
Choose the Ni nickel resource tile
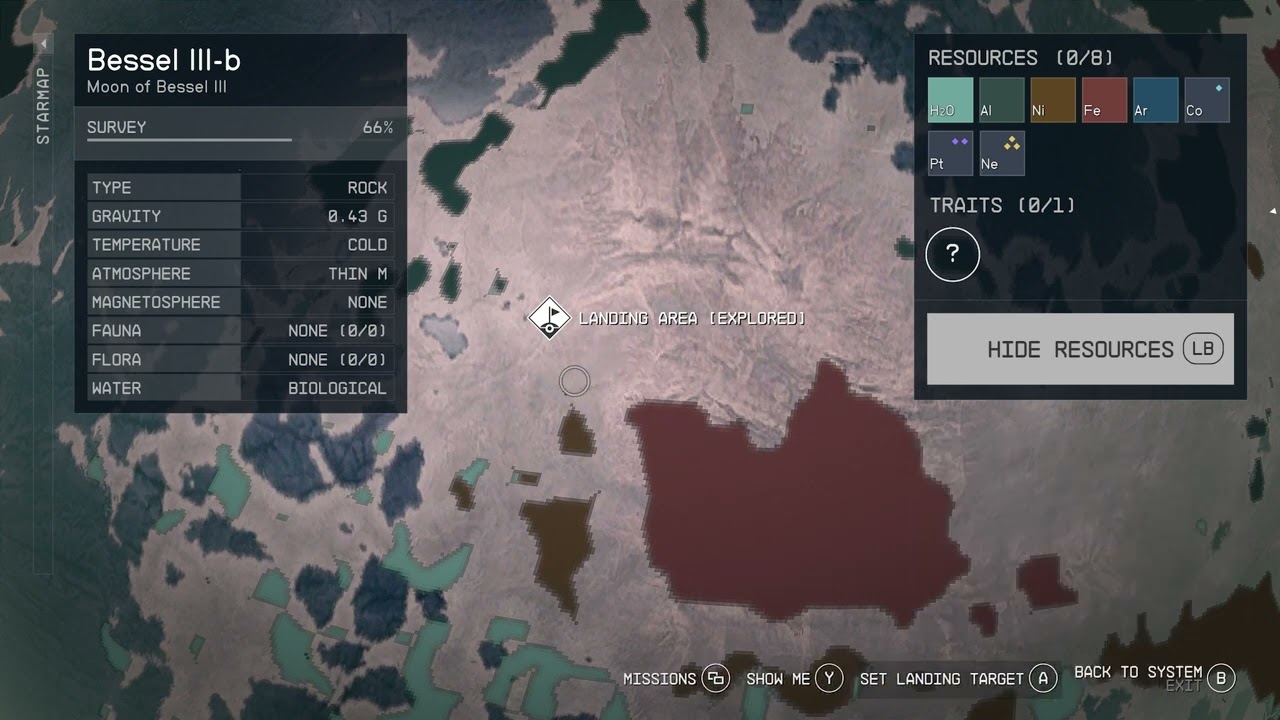(x=1053, y=100)
